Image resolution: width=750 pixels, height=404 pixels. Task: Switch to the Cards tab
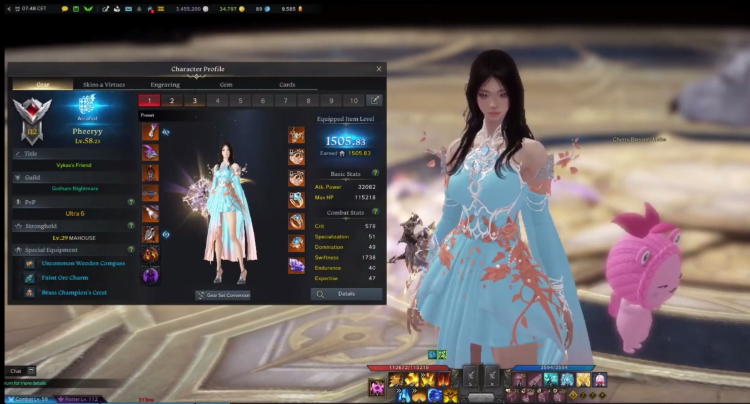(287, 84)
